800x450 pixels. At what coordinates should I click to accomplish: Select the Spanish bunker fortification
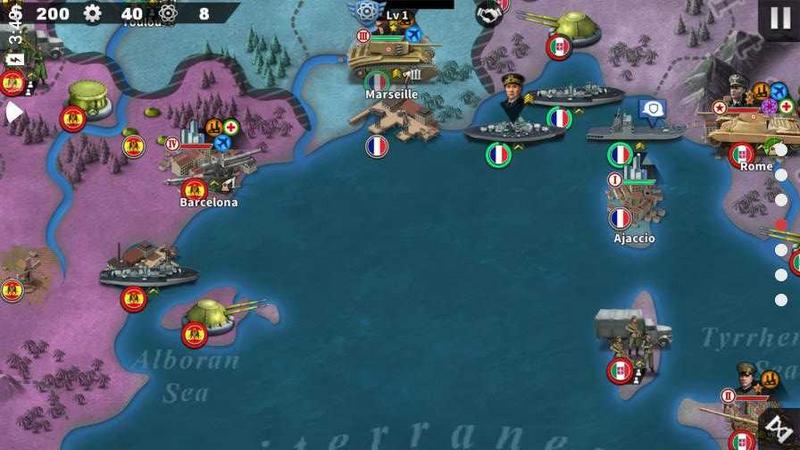pyautogui.click(x=88, y=97)
